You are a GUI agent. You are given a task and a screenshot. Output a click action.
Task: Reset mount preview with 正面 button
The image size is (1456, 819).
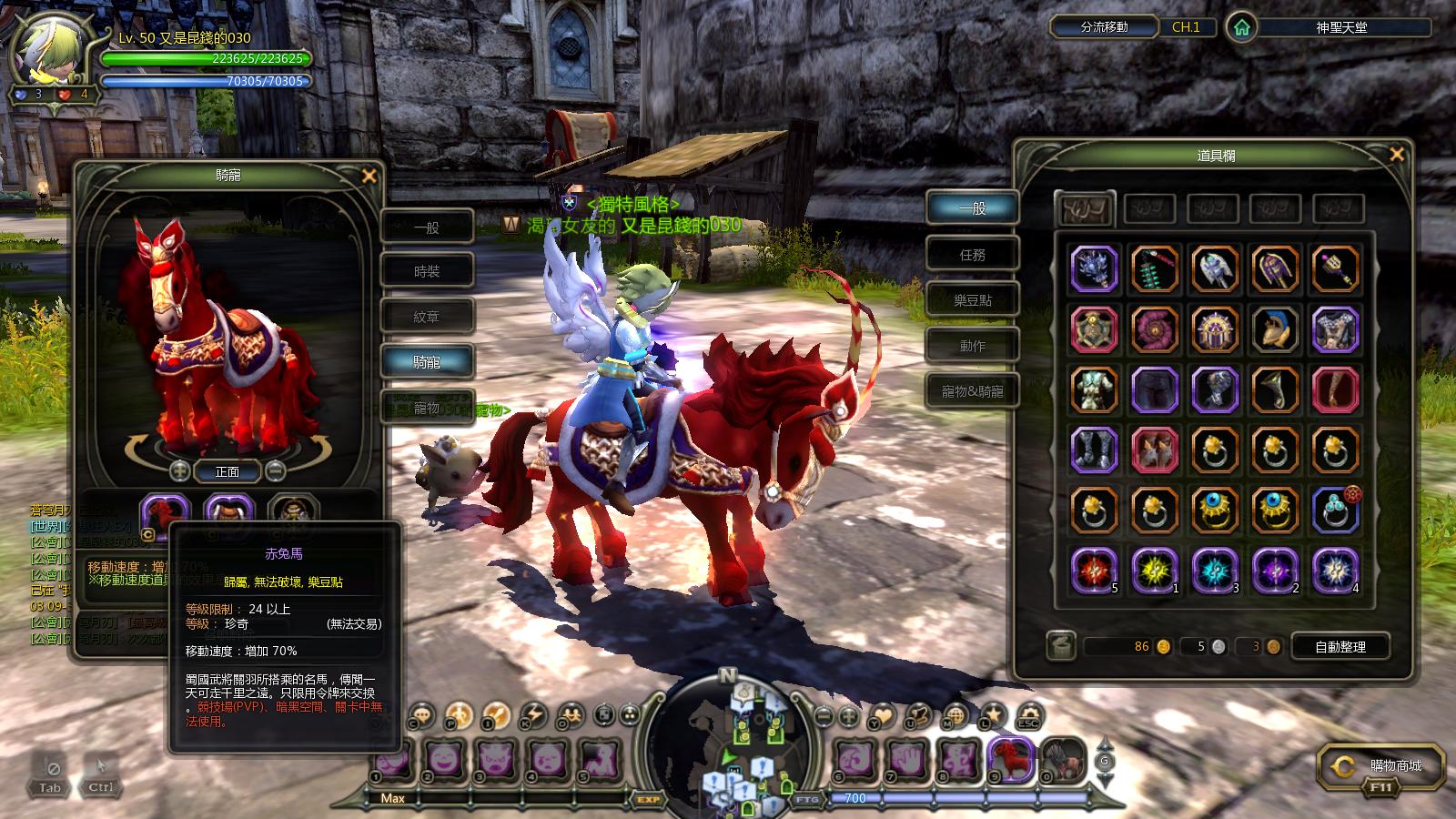(227, 471)
